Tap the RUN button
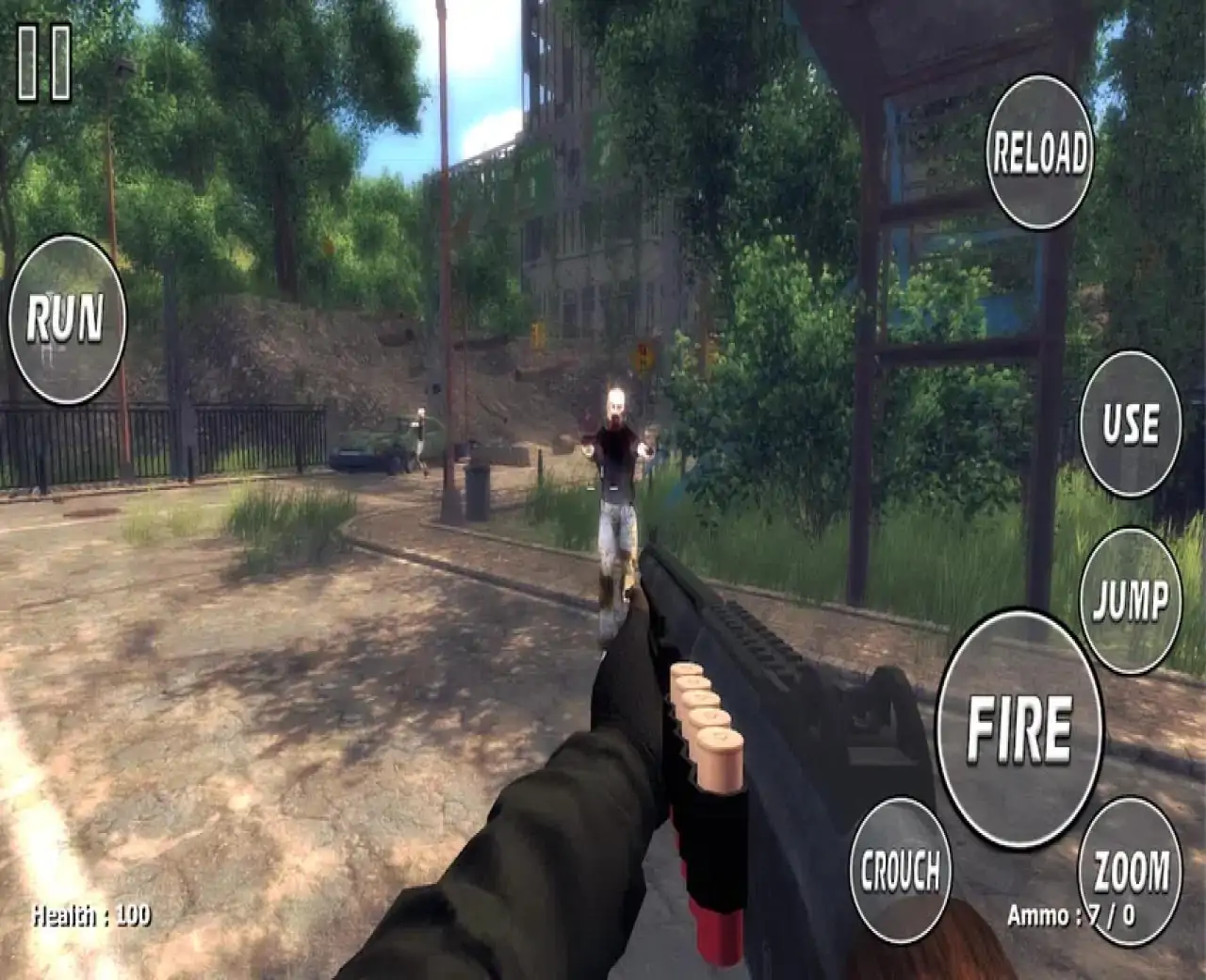The image size is (1206, 980). [x=66, y=318]
